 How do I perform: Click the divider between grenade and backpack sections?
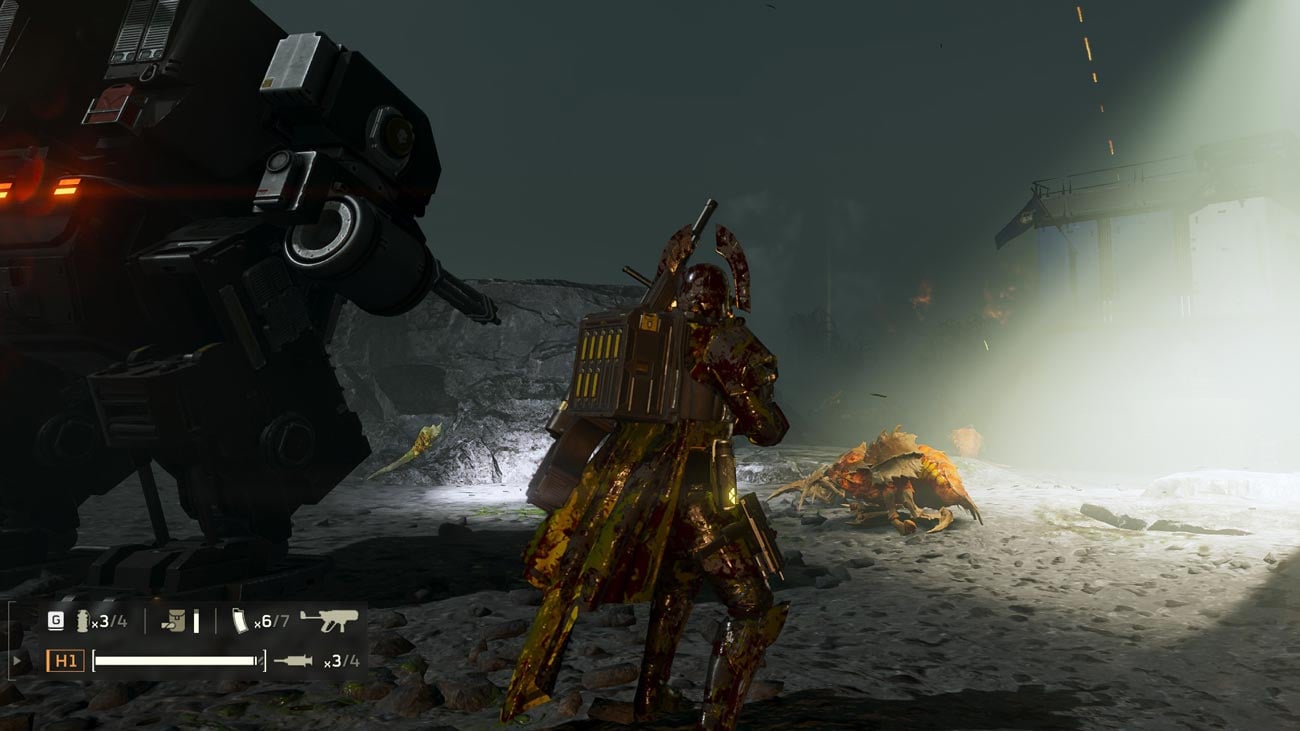coord(145,620)
